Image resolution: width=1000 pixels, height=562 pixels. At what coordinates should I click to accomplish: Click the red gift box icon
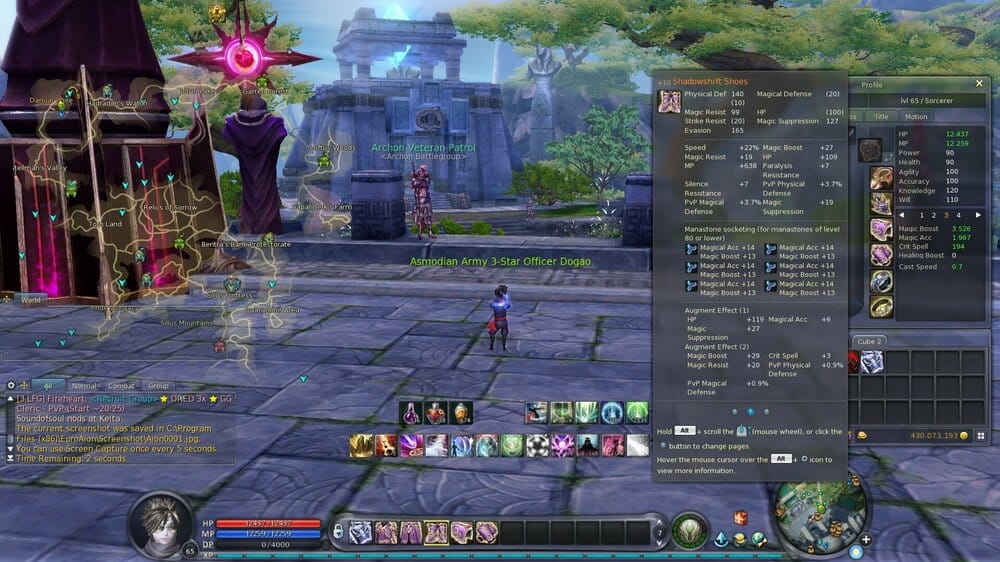click(741, 517)
